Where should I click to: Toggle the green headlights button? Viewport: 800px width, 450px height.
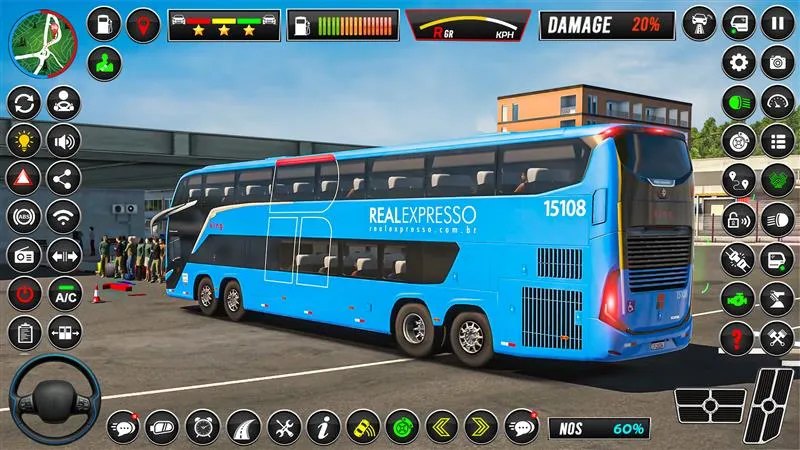click(739, 102)
